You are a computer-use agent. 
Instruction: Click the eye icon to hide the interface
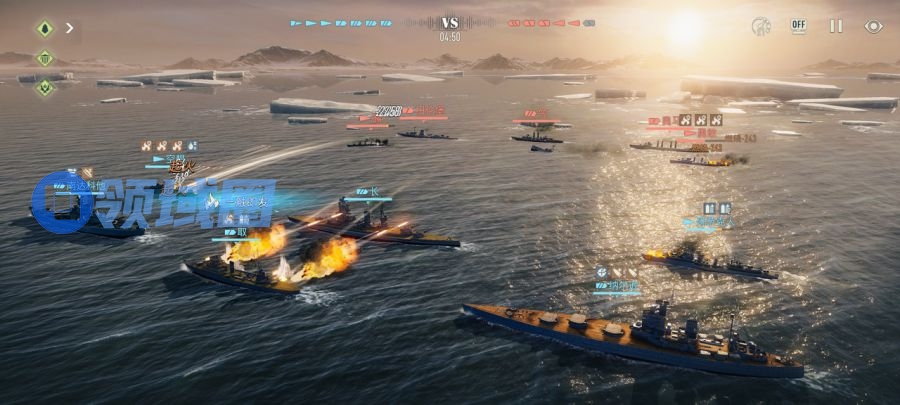pyautogui.click(x=873, y=26)
